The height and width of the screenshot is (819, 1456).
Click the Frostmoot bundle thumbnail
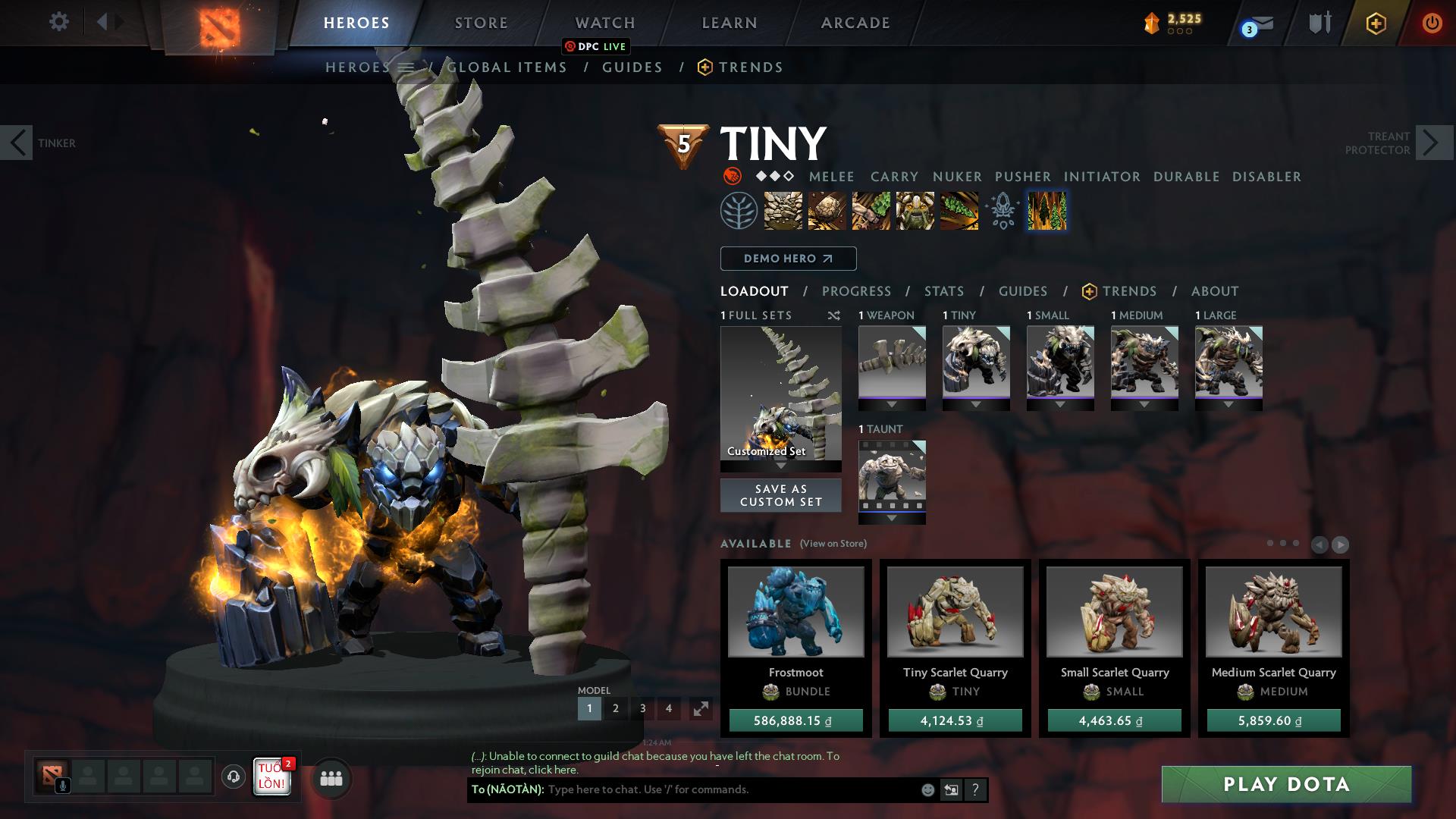[794, 613]
